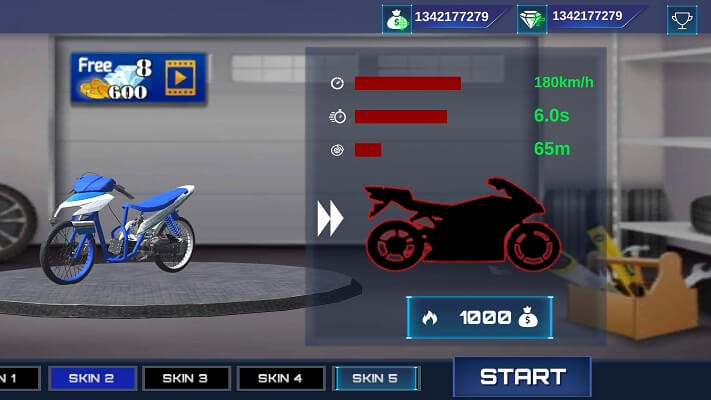
Task: Tap the cash money bag icon
Action: tap(397, 18)
